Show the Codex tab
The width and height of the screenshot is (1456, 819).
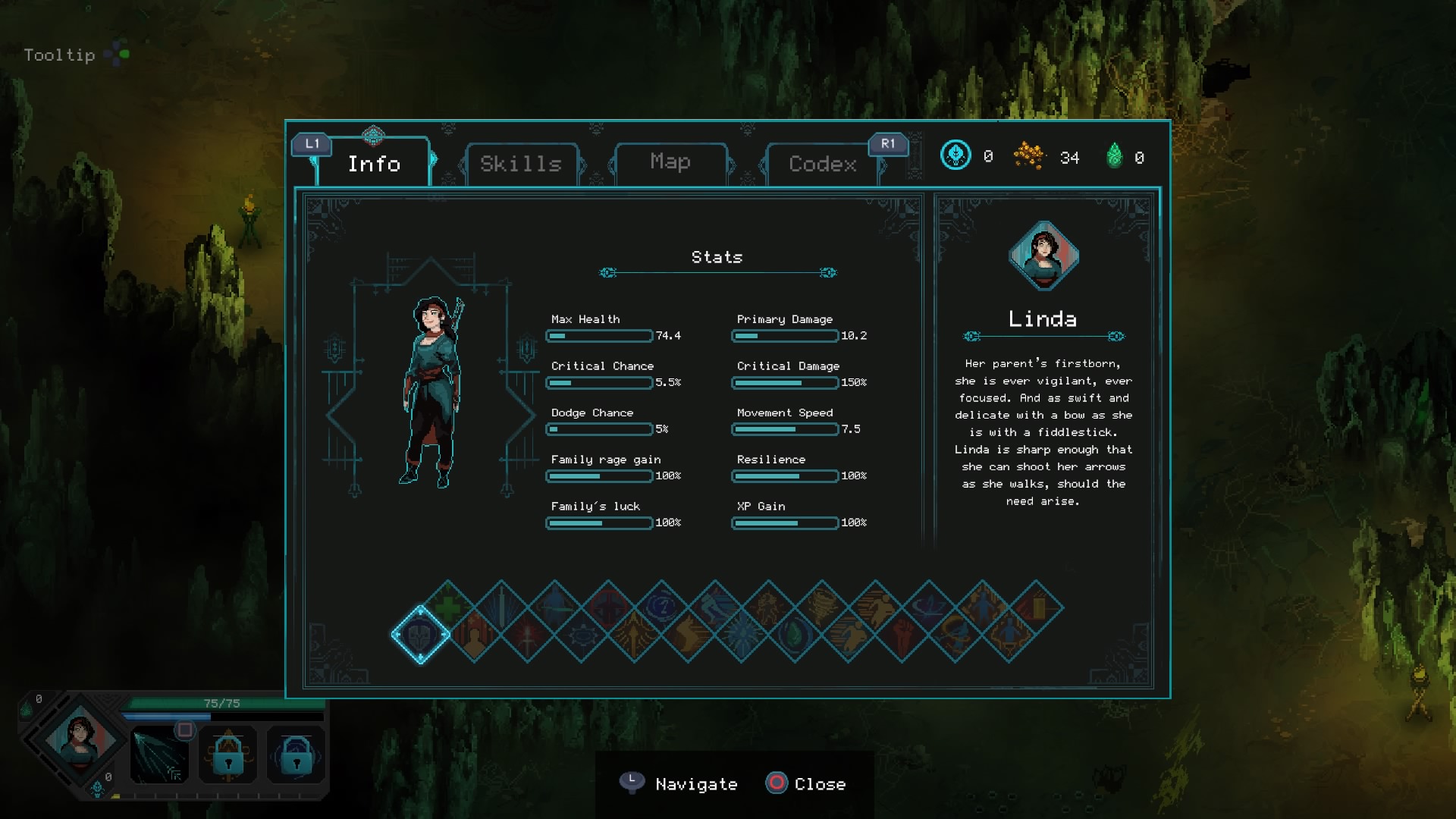click(x=823, y=164)
